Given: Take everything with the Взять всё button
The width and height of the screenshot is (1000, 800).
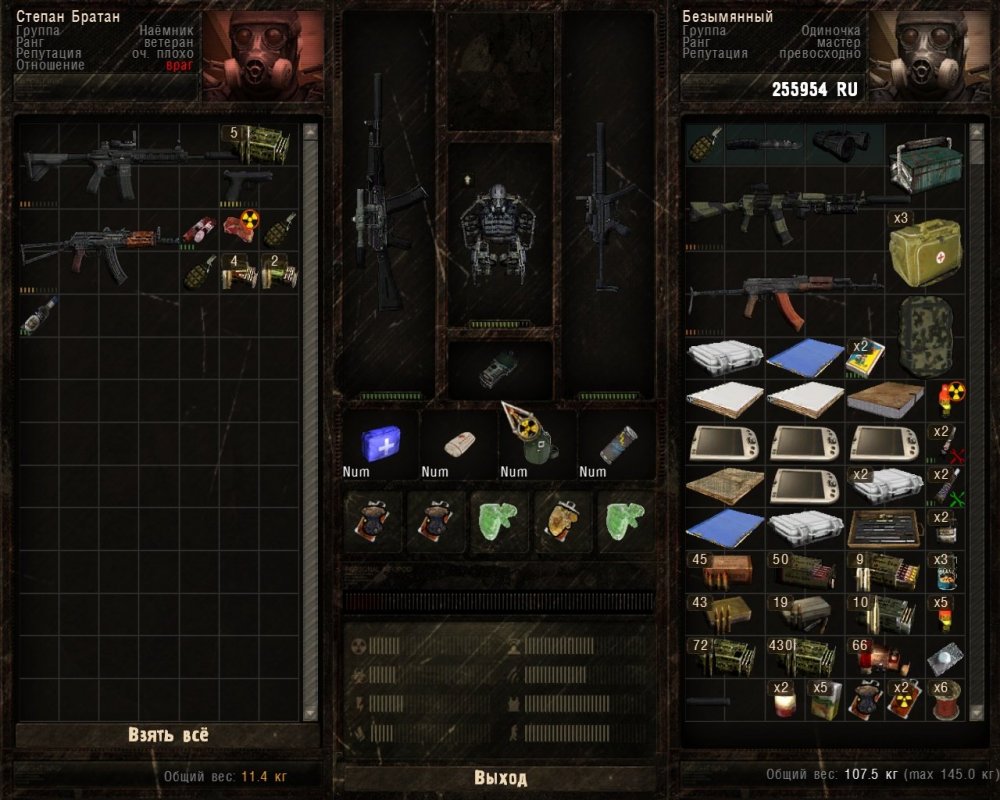Looking at the screenshot, I should point(168,735).
